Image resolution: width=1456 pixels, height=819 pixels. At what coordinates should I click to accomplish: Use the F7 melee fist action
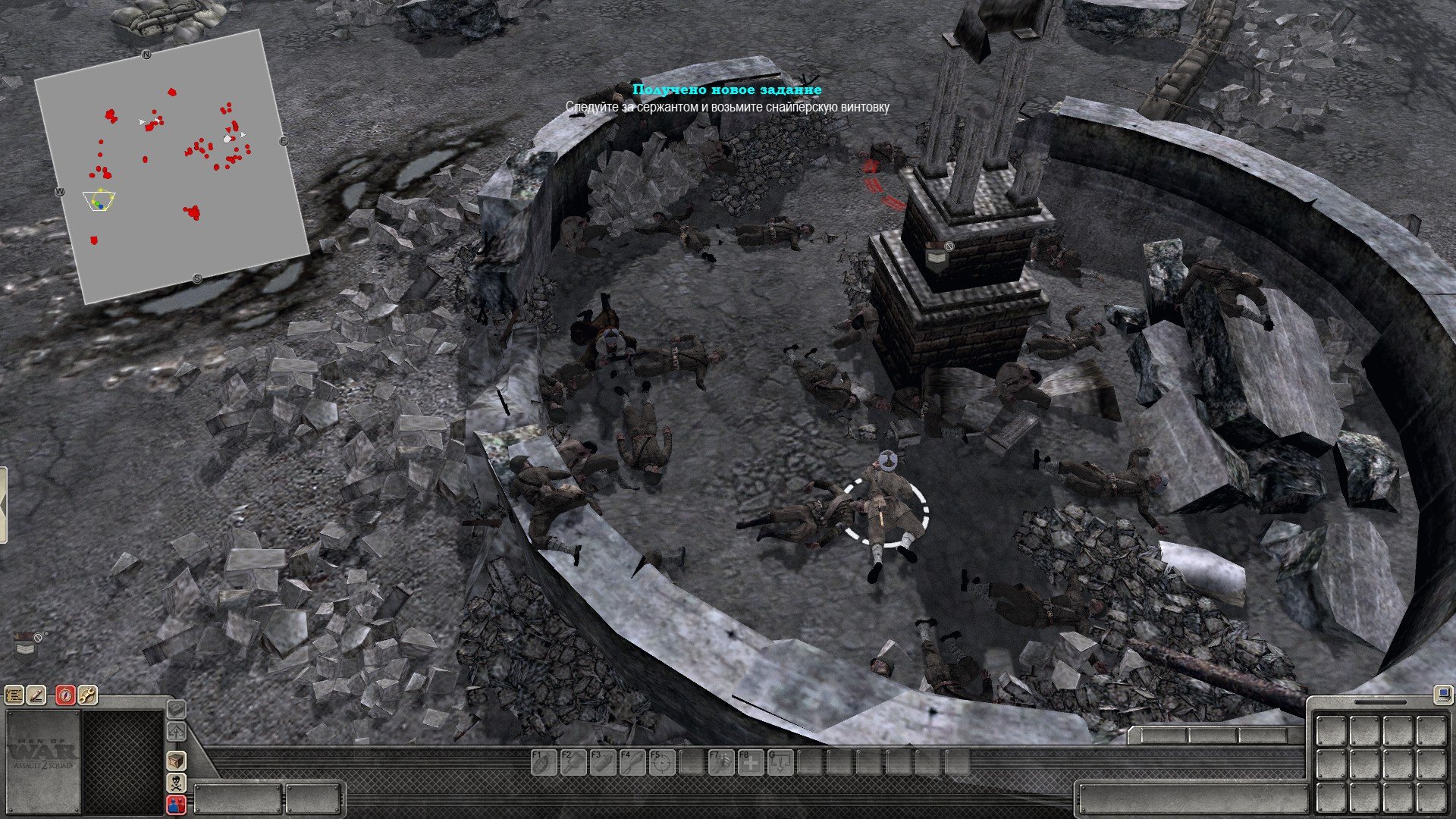click(x=720, y=762)
